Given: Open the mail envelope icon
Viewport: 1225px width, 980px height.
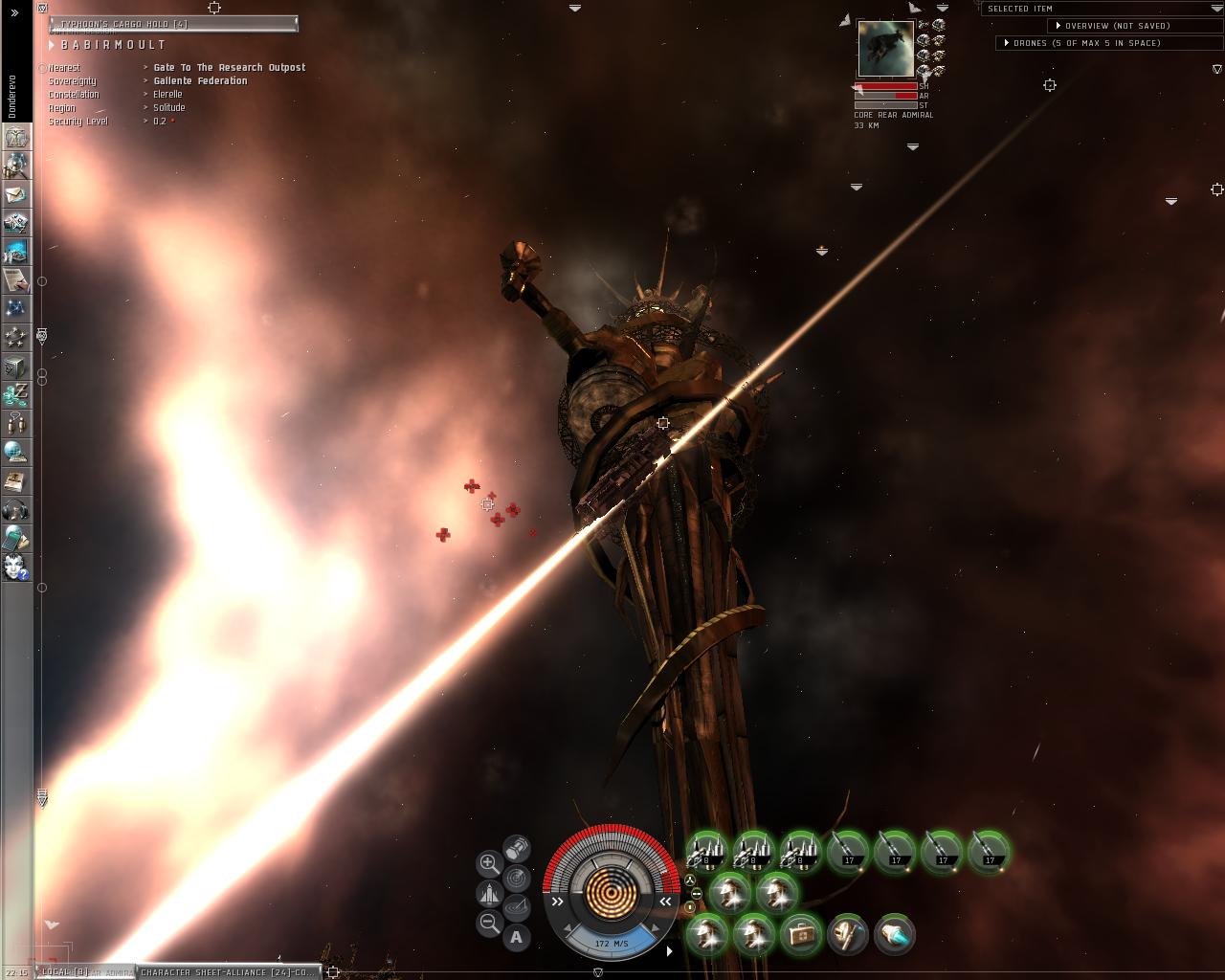Looking at the screenshot, I should pos(16,194).
